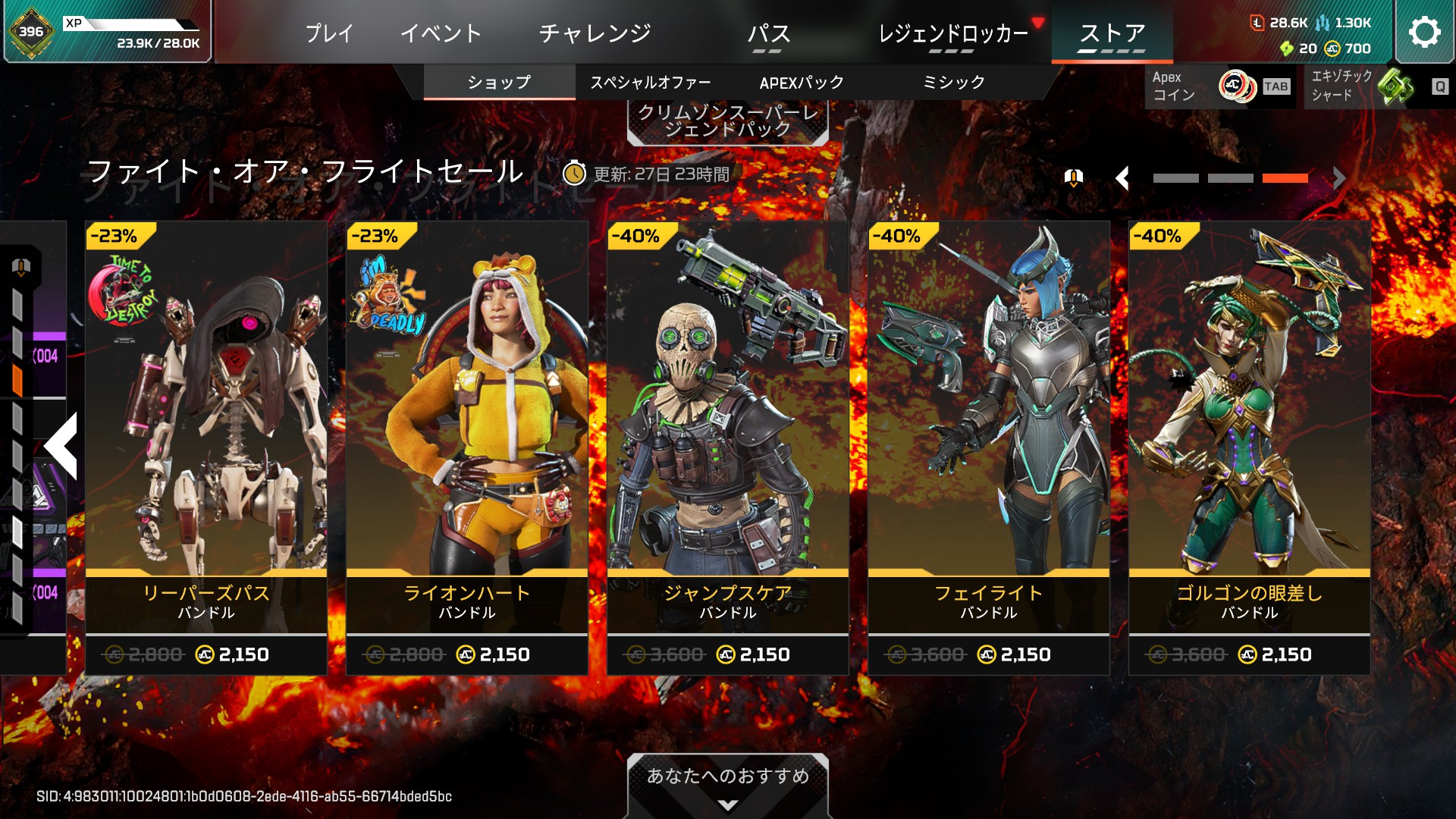Switch to the イベント tab
Screen dimensions: 1456x819
[441, 33]
